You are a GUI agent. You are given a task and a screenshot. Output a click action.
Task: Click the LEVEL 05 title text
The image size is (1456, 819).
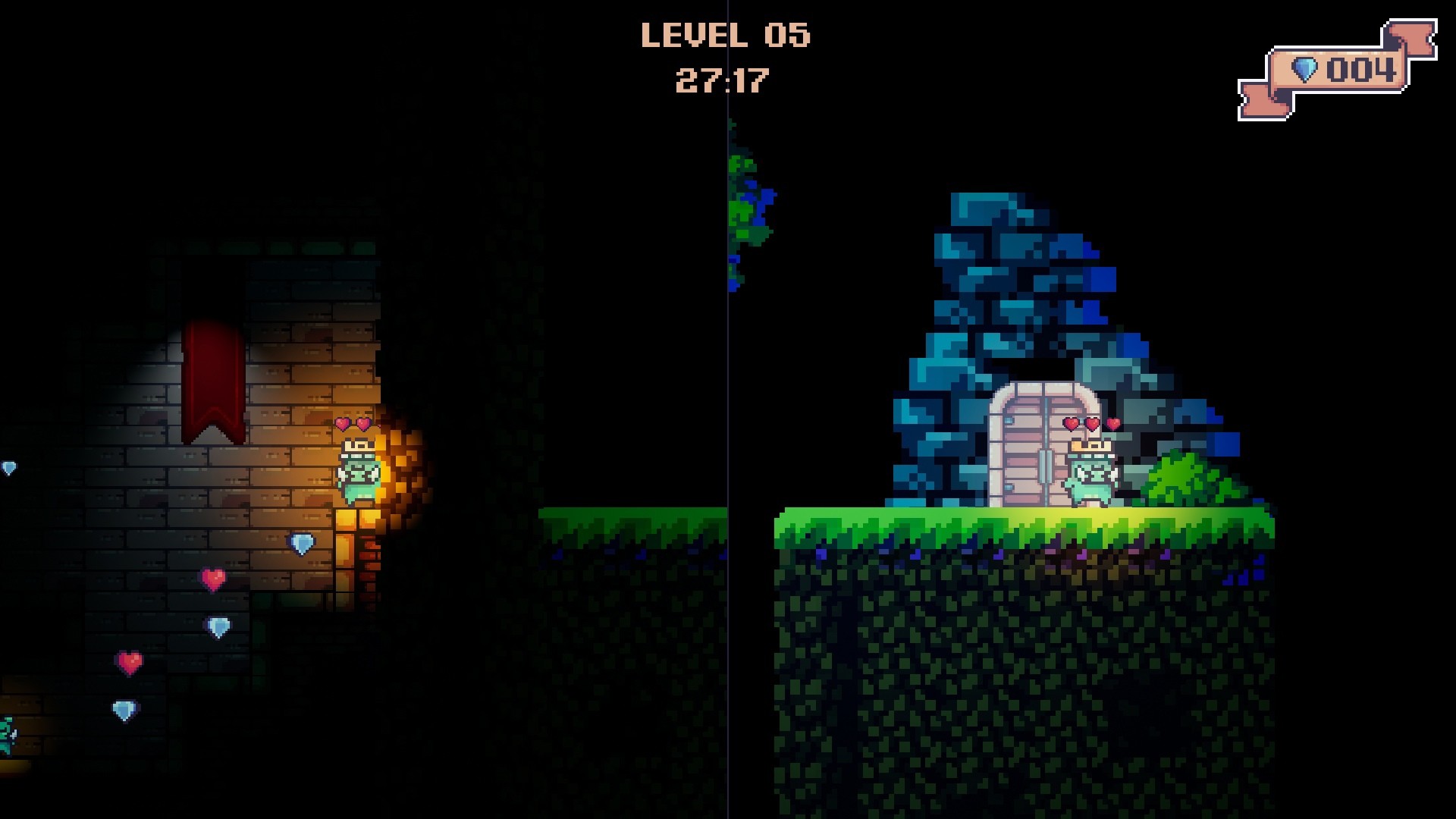click(728, 34)
